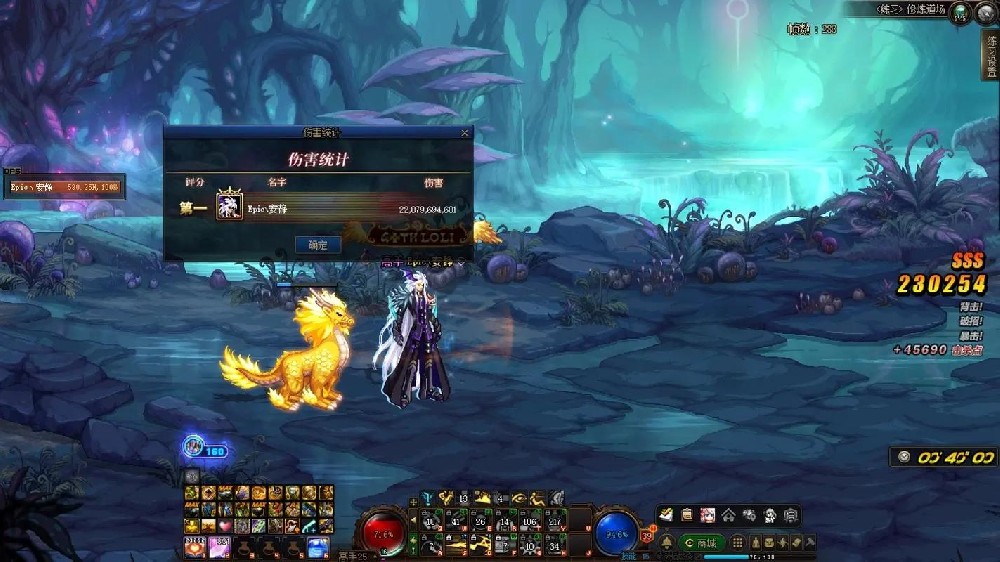The image size is (1000, 562).
Task: Click the blue potion quick slot
Action: (x=318, y=546)
